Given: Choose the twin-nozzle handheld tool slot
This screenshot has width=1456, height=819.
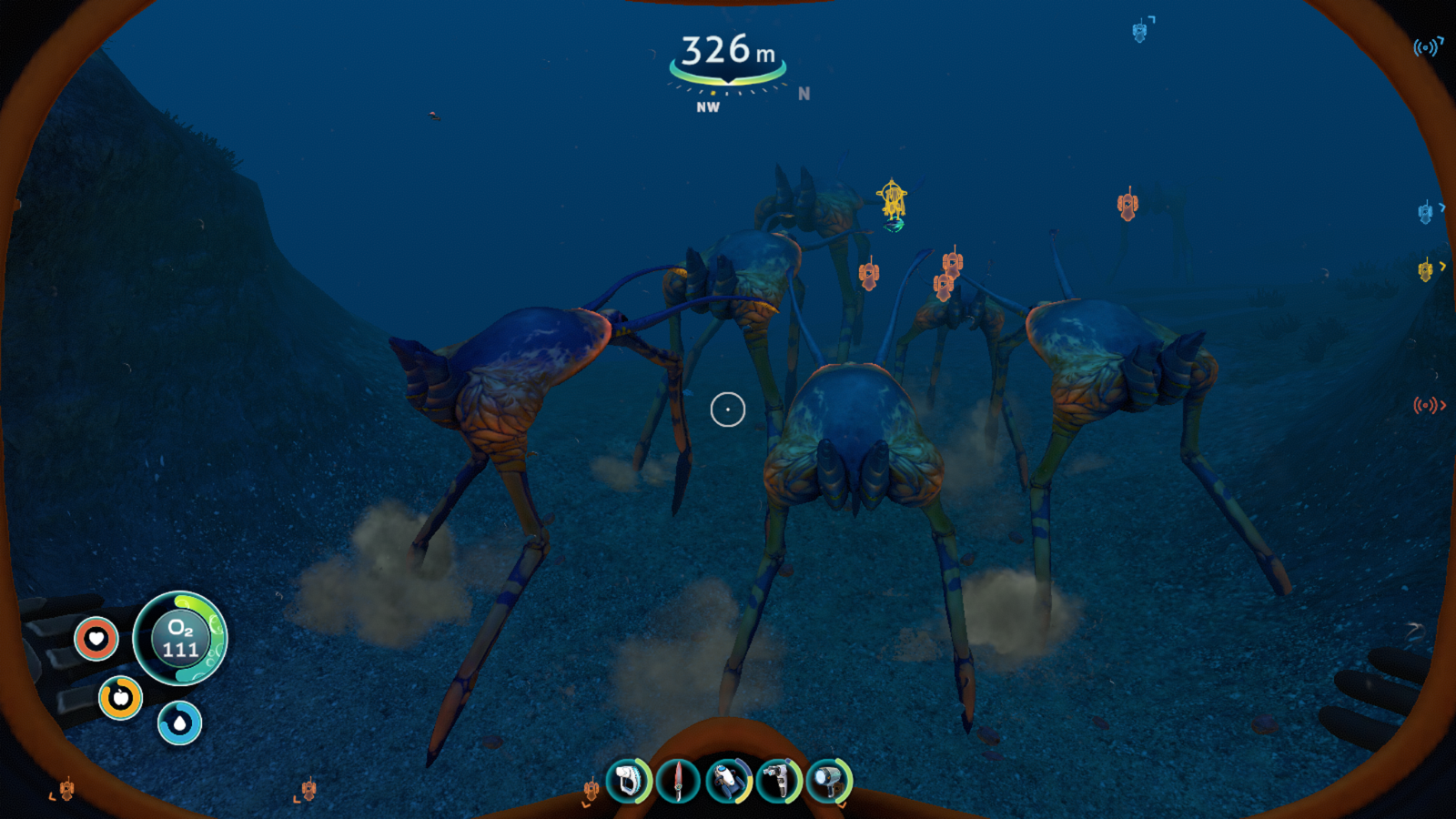Looking at the screenshot, I should coord(778,781).
